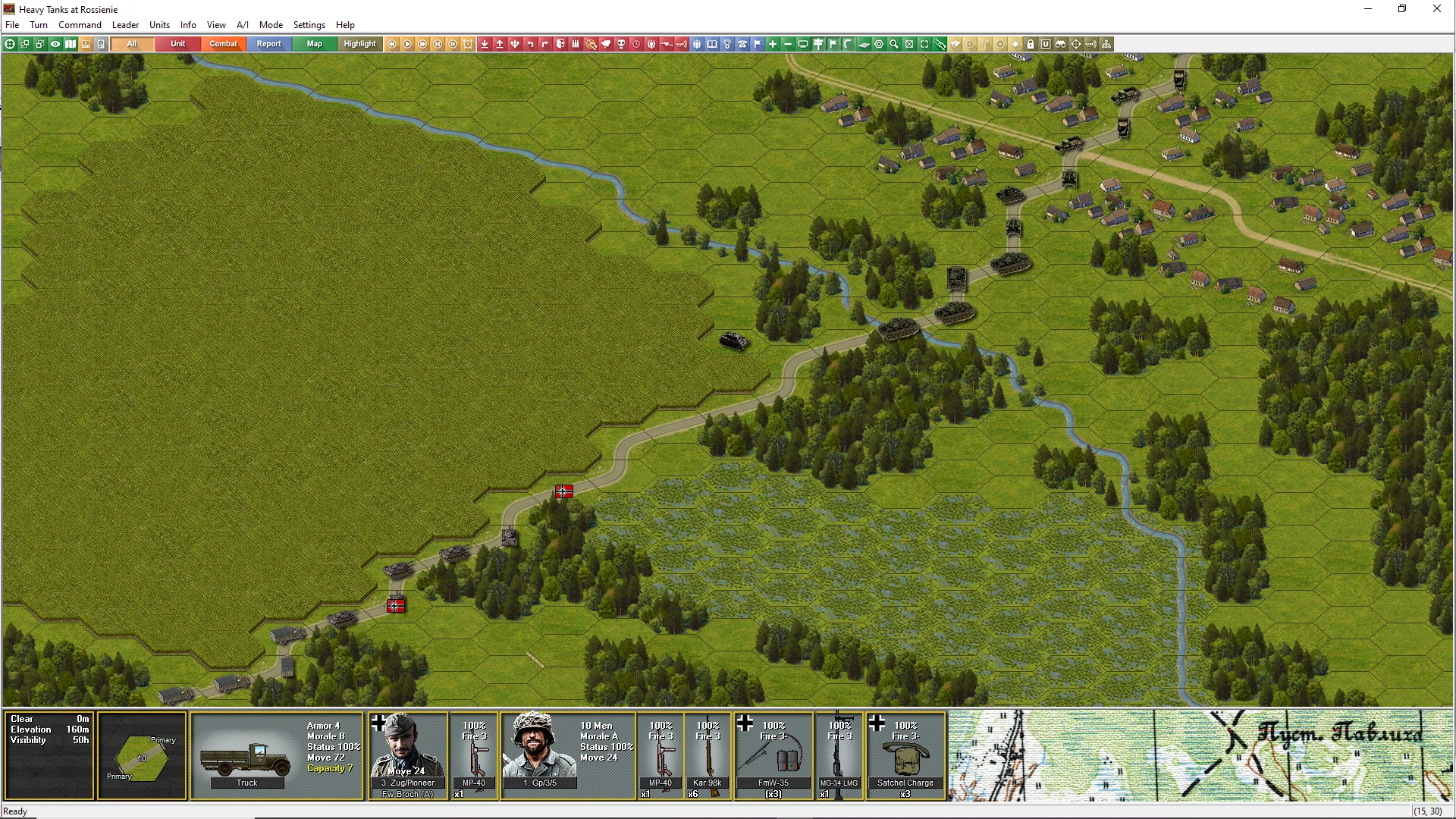Switch to the Combat toolbar tab

coord(223,44)
